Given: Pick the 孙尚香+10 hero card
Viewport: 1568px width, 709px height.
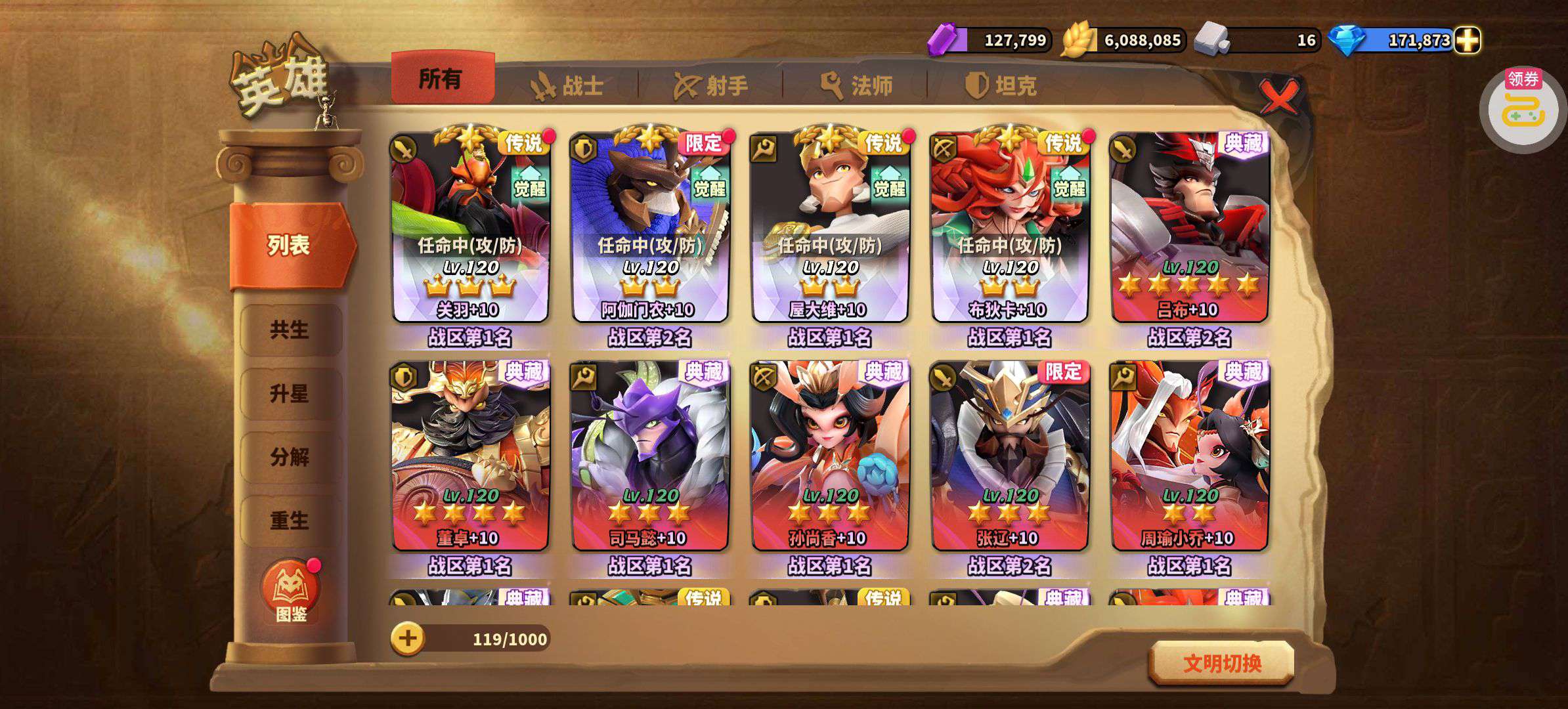Looking at the screenshot, I should pos(830,456).
